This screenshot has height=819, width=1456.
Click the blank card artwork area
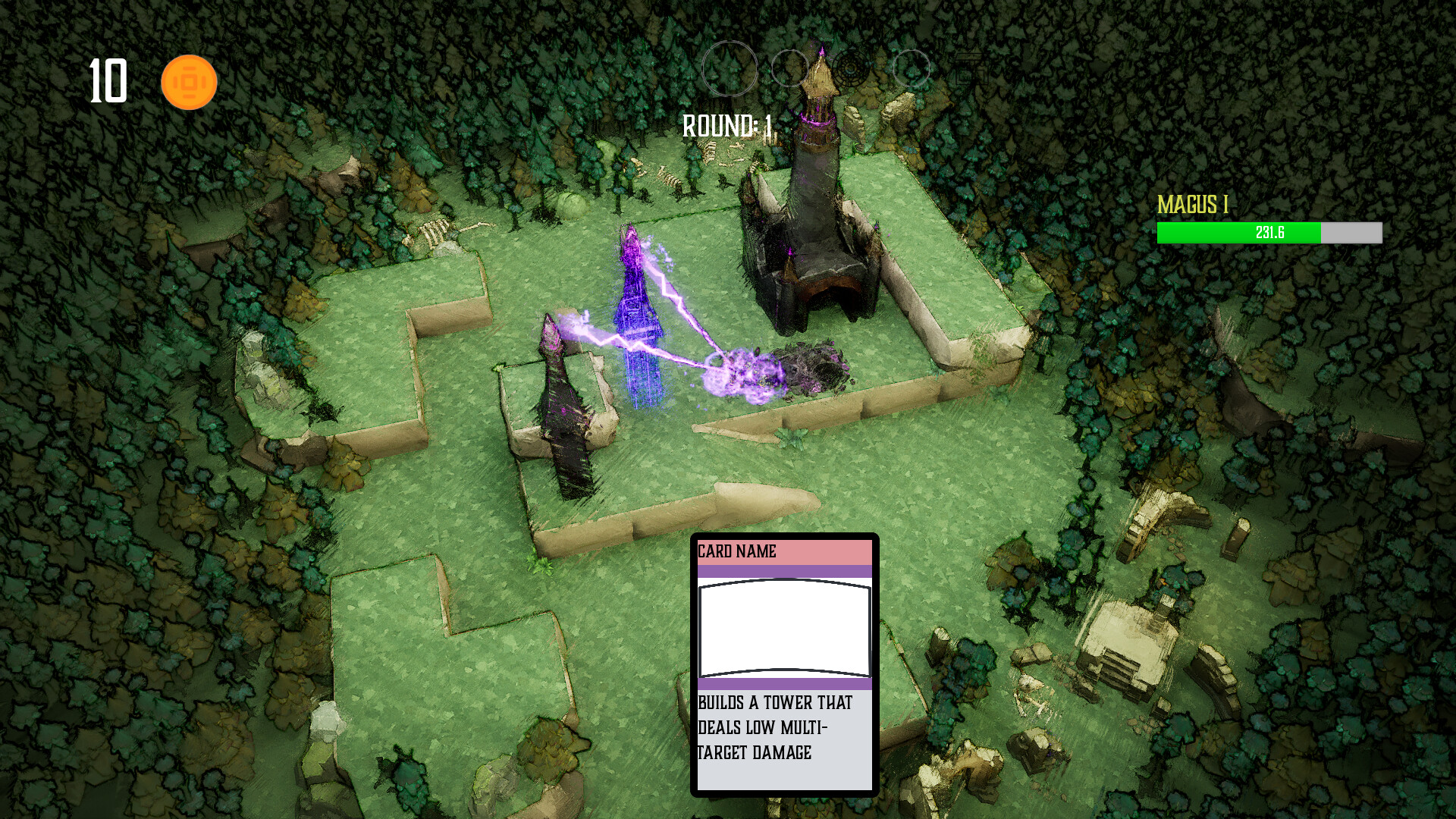tap(786, 628)
